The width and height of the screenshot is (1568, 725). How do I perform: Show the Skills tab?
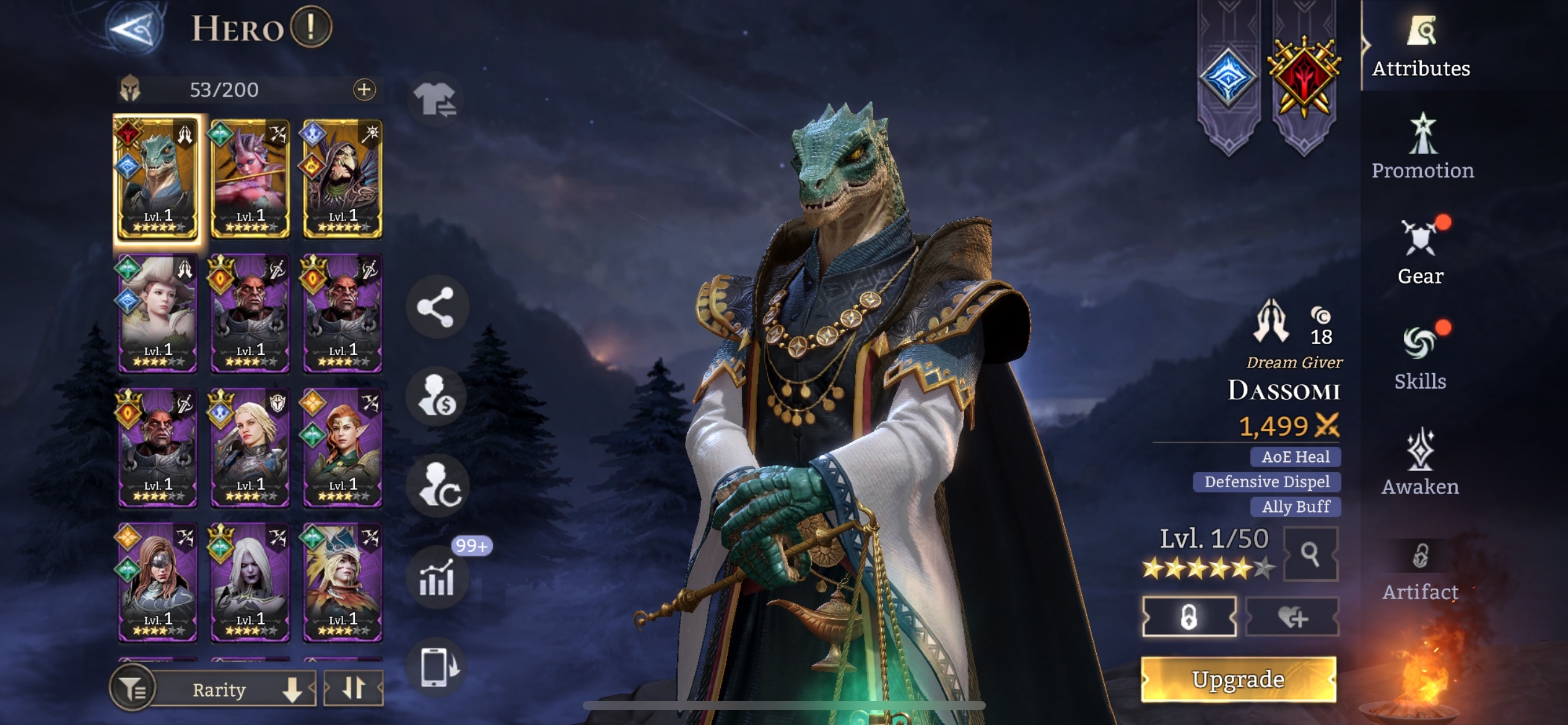point(1420,357)
